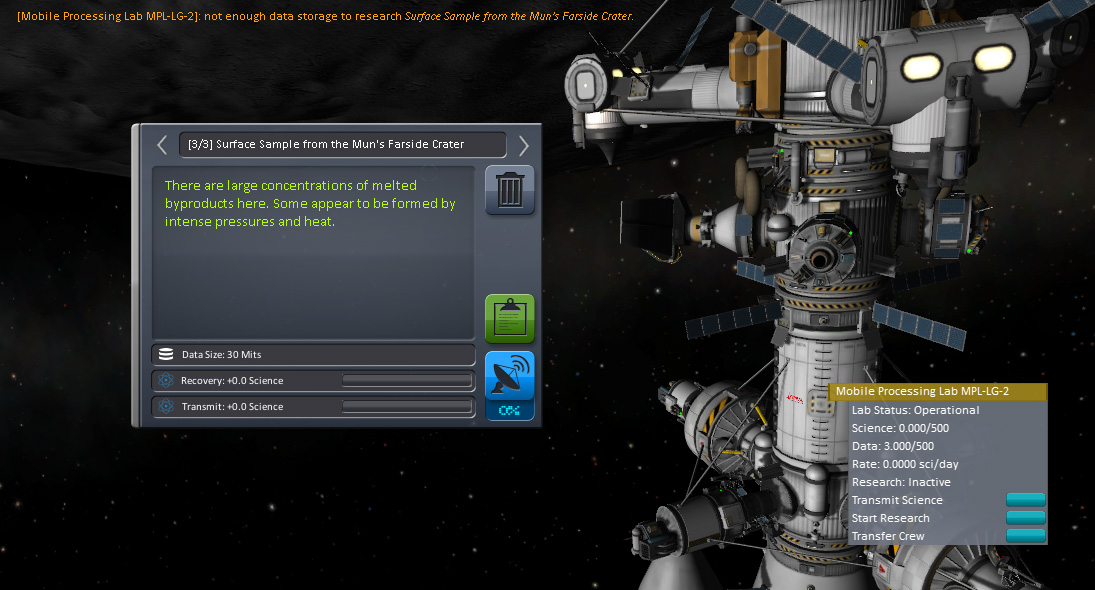Go to the previous science report
The height and width of the screenshot is (590, 1095).
click(x=162, y=145)
